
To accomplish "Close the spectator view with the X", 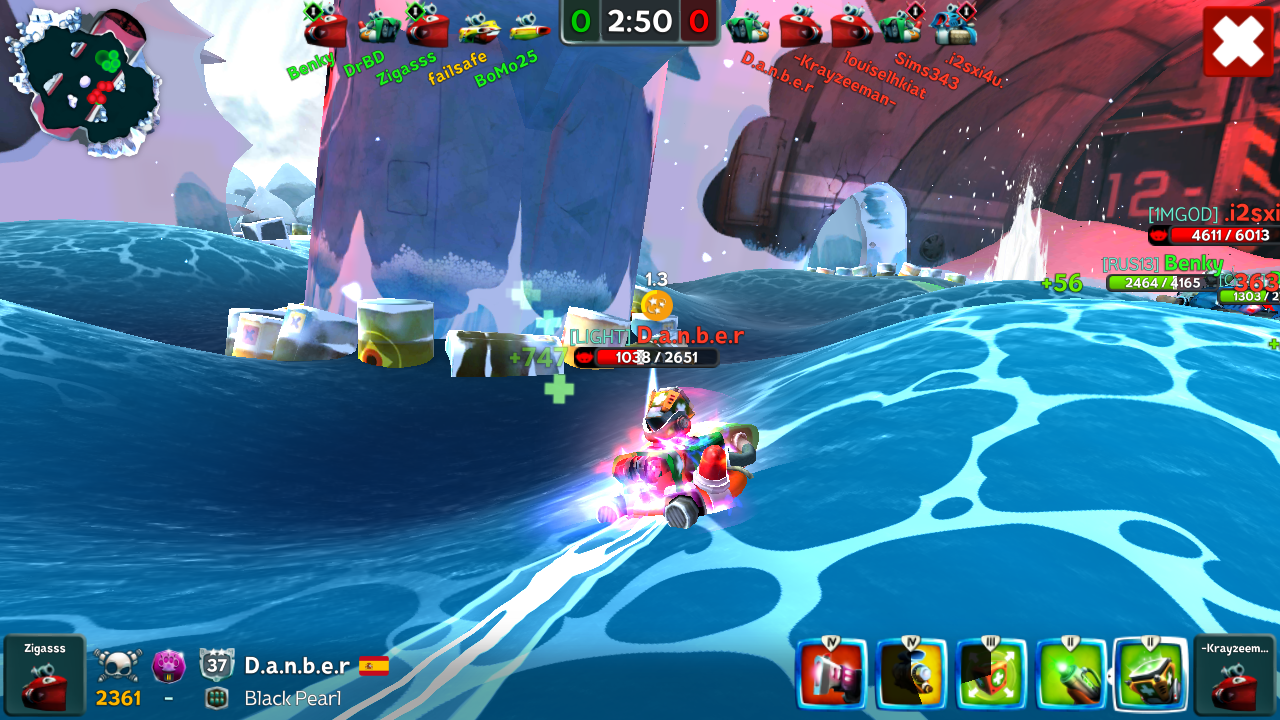I will (1238, 41).
